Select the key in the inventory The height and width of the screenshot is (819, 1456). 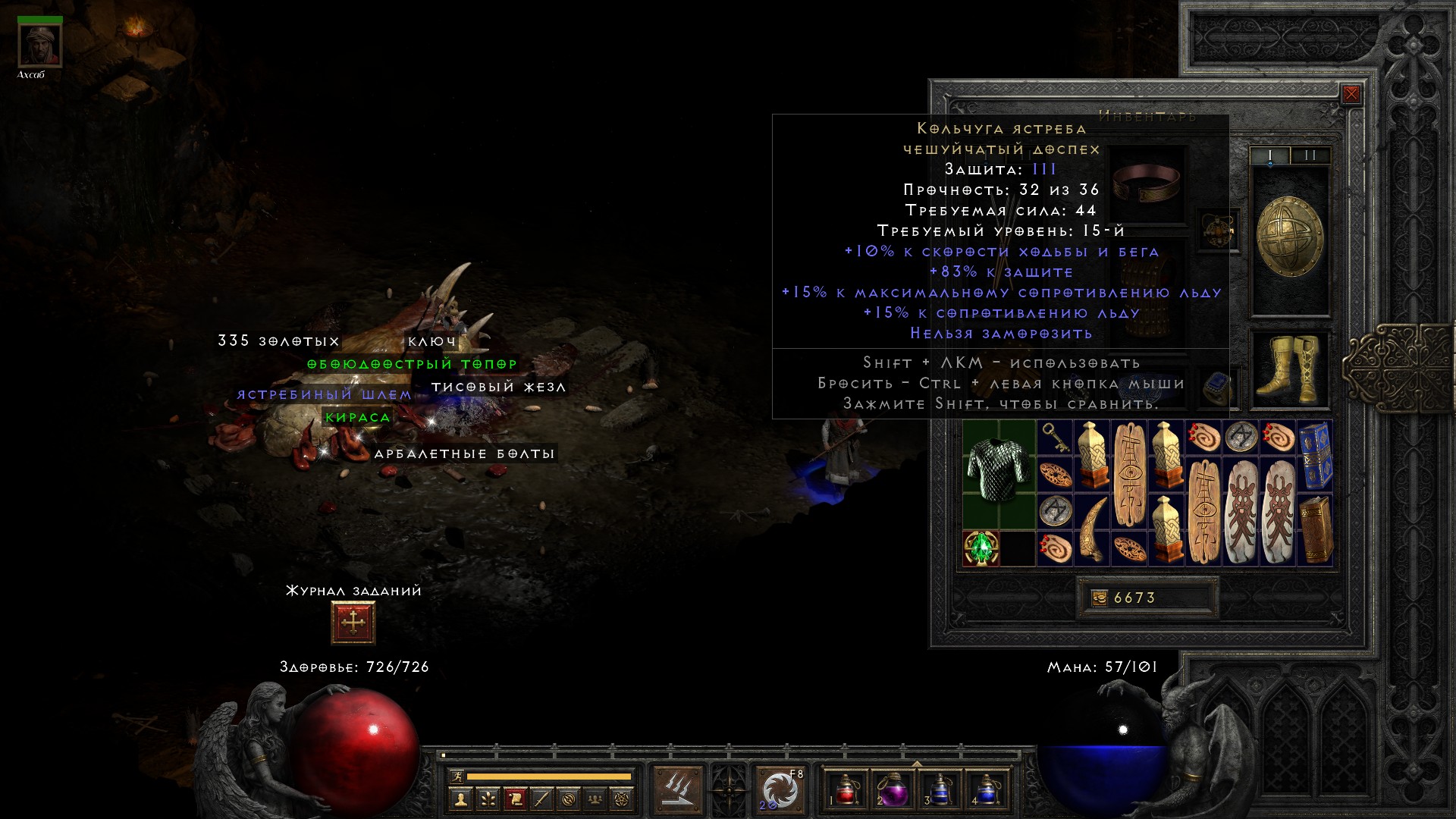(x=1054, y=438)
